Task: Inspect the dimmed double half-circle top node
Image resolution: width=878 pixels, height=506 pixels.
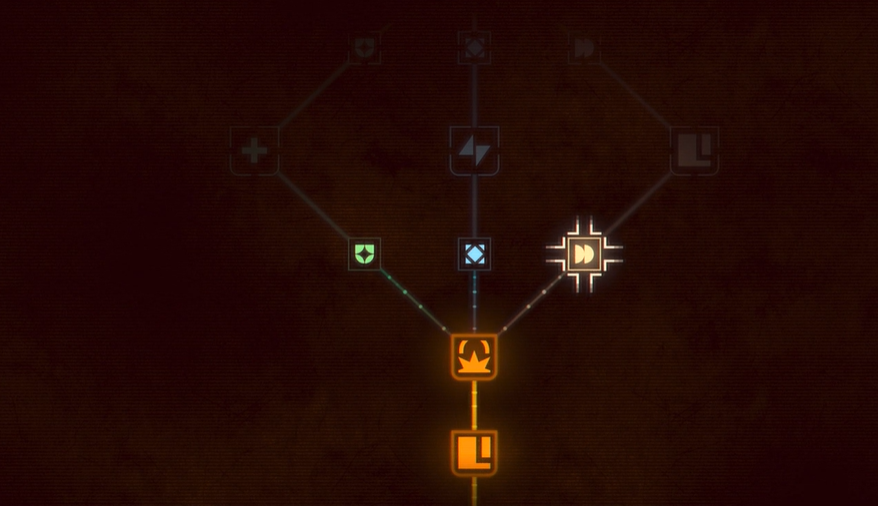Action: [x=584, y=47]
